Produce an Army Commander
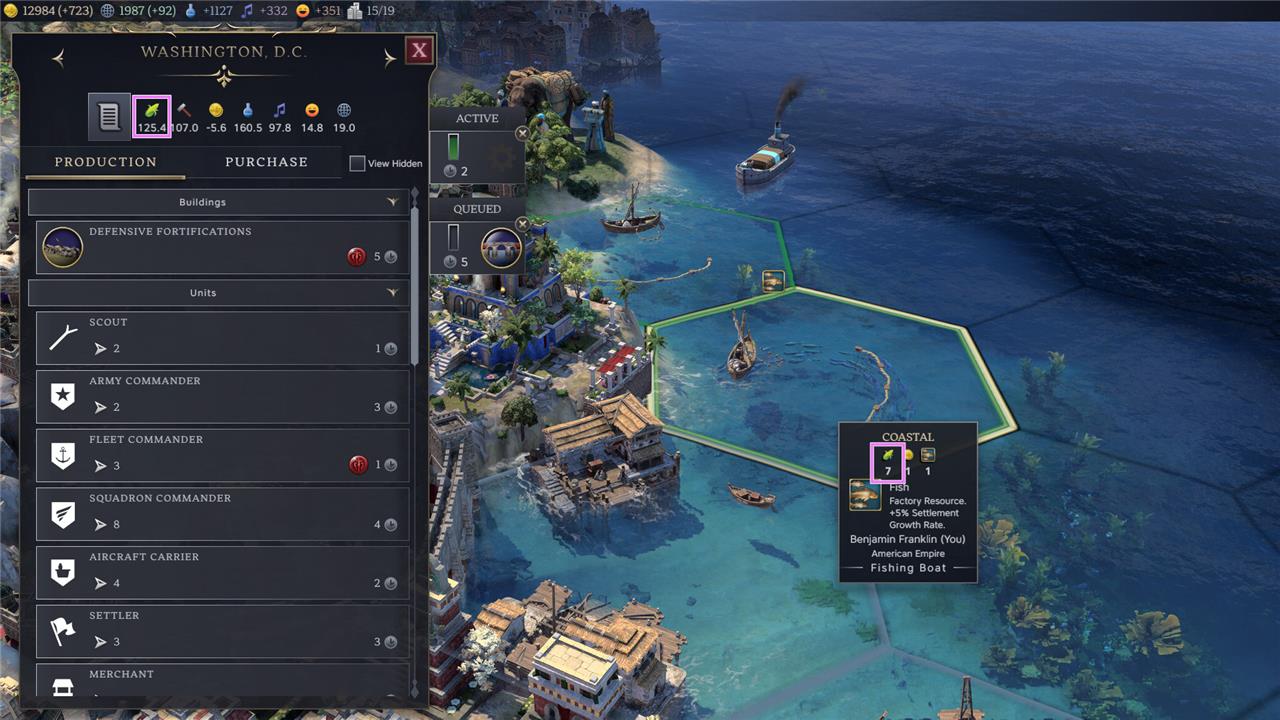Image resolution: width=1280 pixels, height=720 pixels. click(222, 396)
